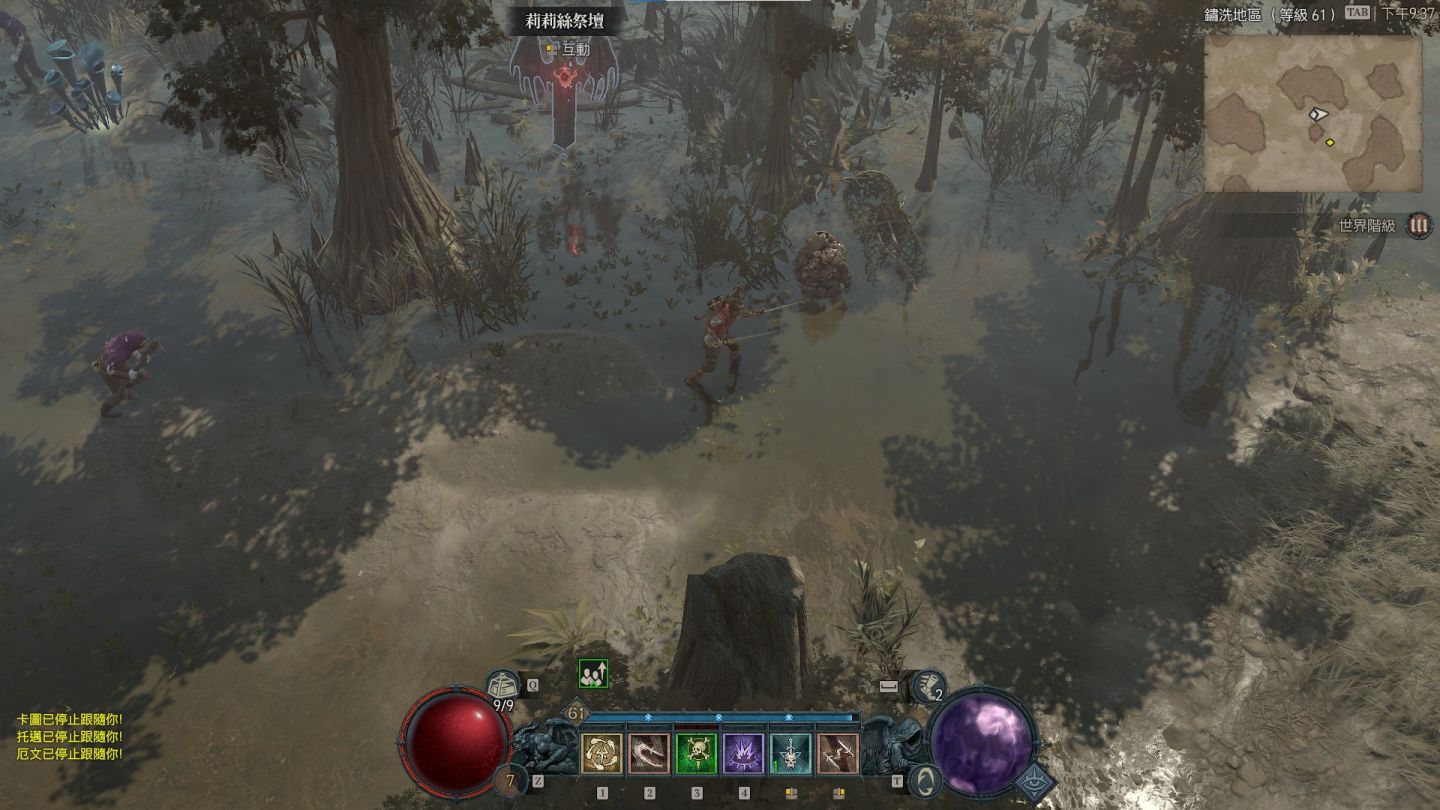Use the twin daggers skill
The width and height of the screenshot is (1440, 810).
pyautogui.click(x=838, y=754)
